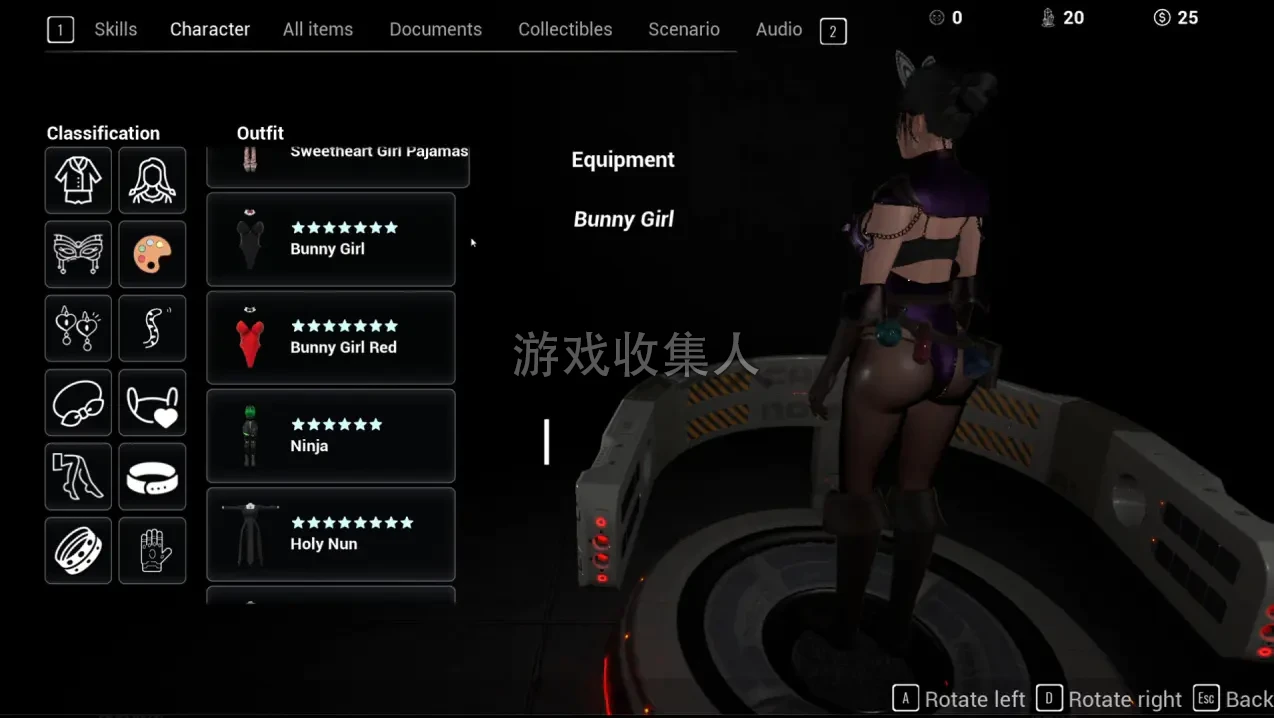Choose the masquerade mask category
Screen dimensions: 1274x718
point(78,254)
